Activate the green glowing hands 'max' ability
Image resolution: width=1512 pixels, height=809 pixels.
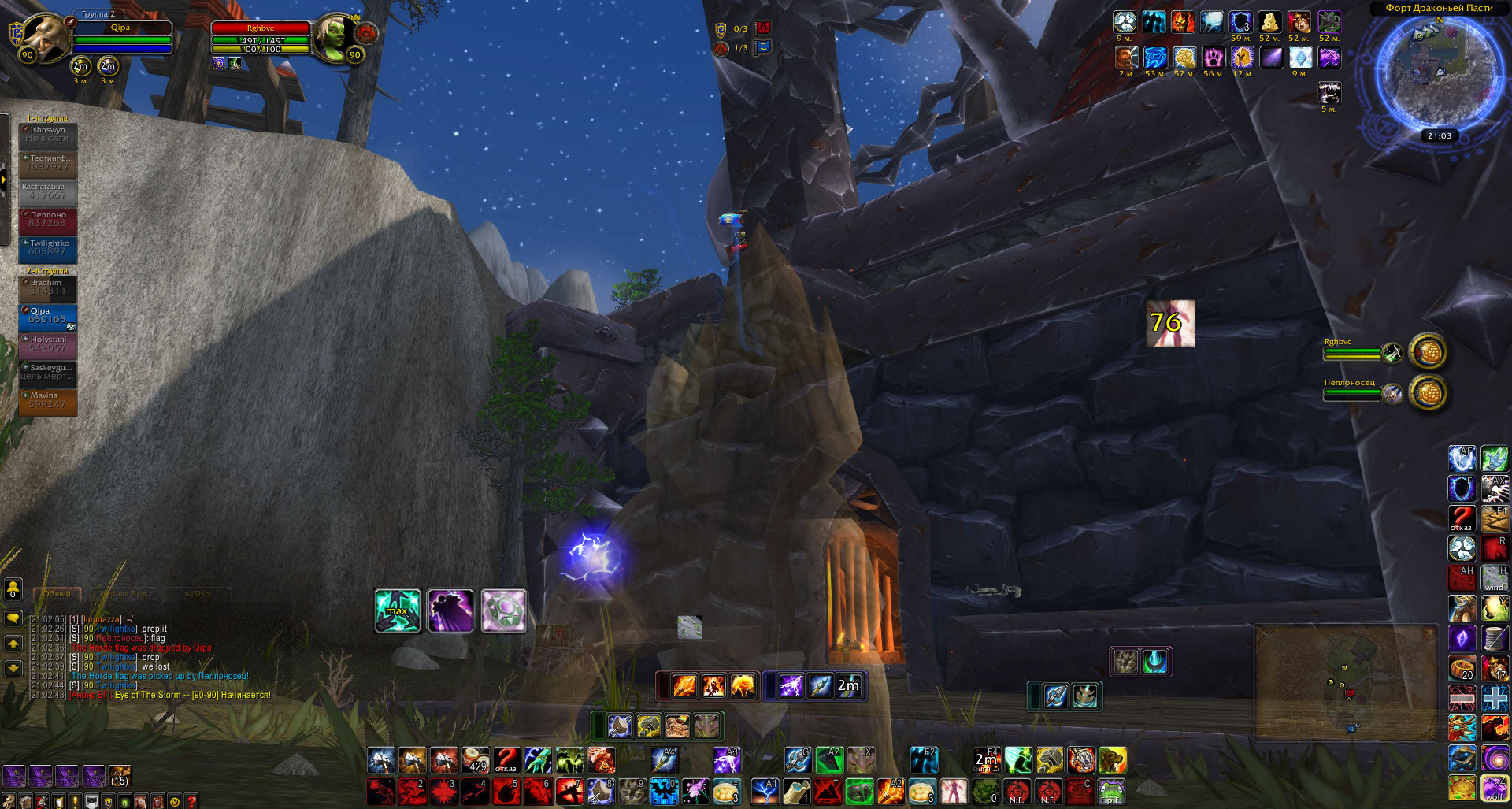coord(397,610)
